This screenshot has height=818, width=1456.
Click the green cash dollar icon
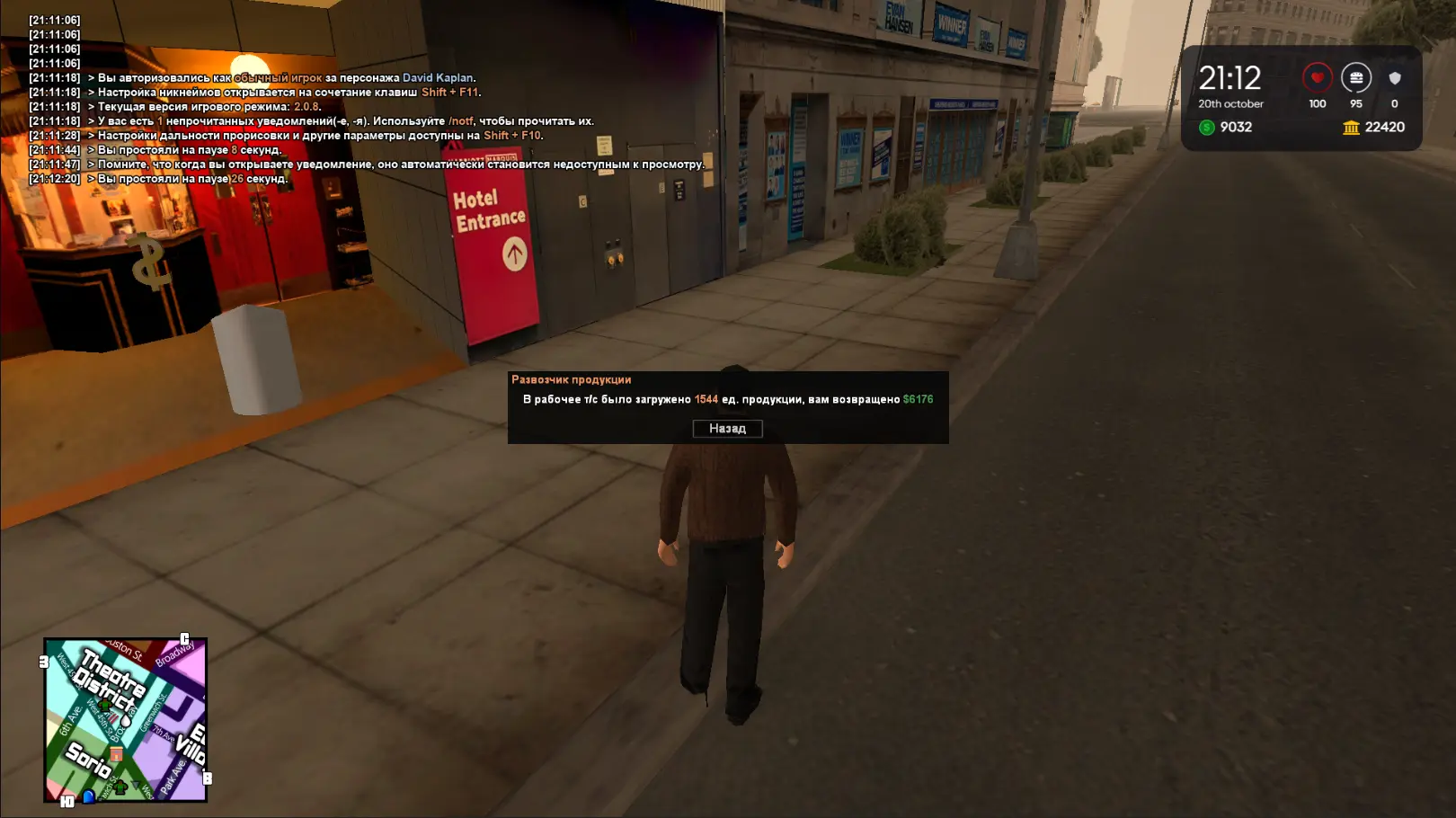point(1207,128)
